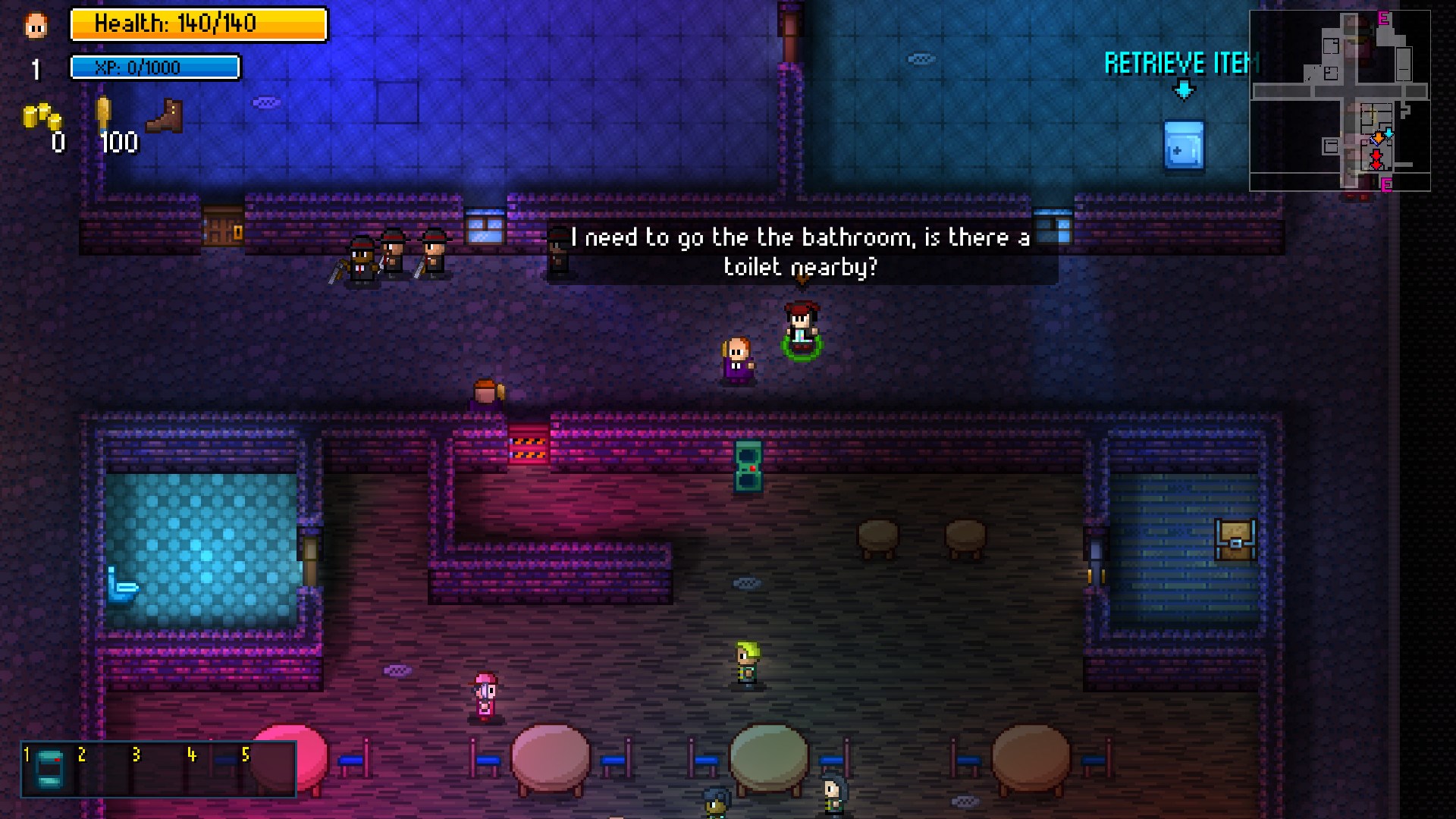Select the brown boot inventory icon
This screenshot has width=1456, height=819.
click(163, 118)
